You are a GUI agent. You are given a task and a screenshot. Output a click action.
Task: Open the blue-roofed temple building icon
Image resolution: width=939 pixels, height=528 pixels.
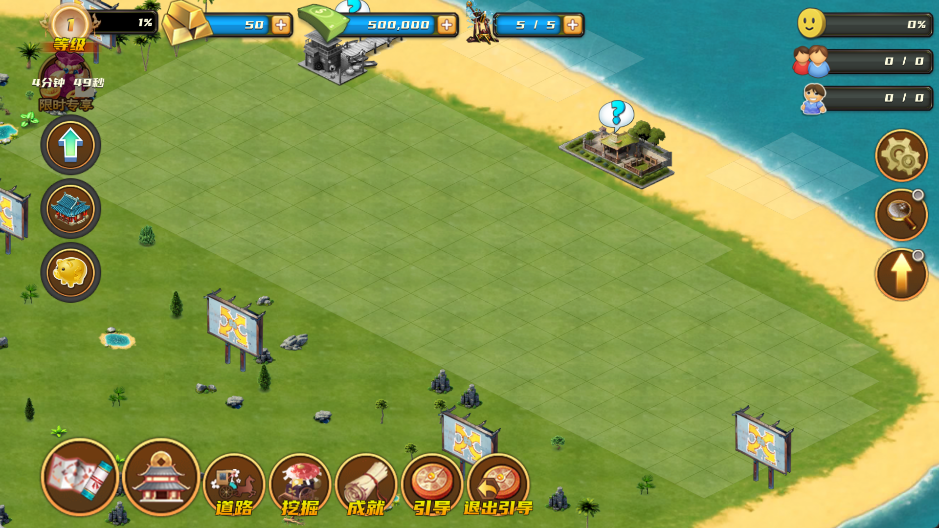(70, 208)
